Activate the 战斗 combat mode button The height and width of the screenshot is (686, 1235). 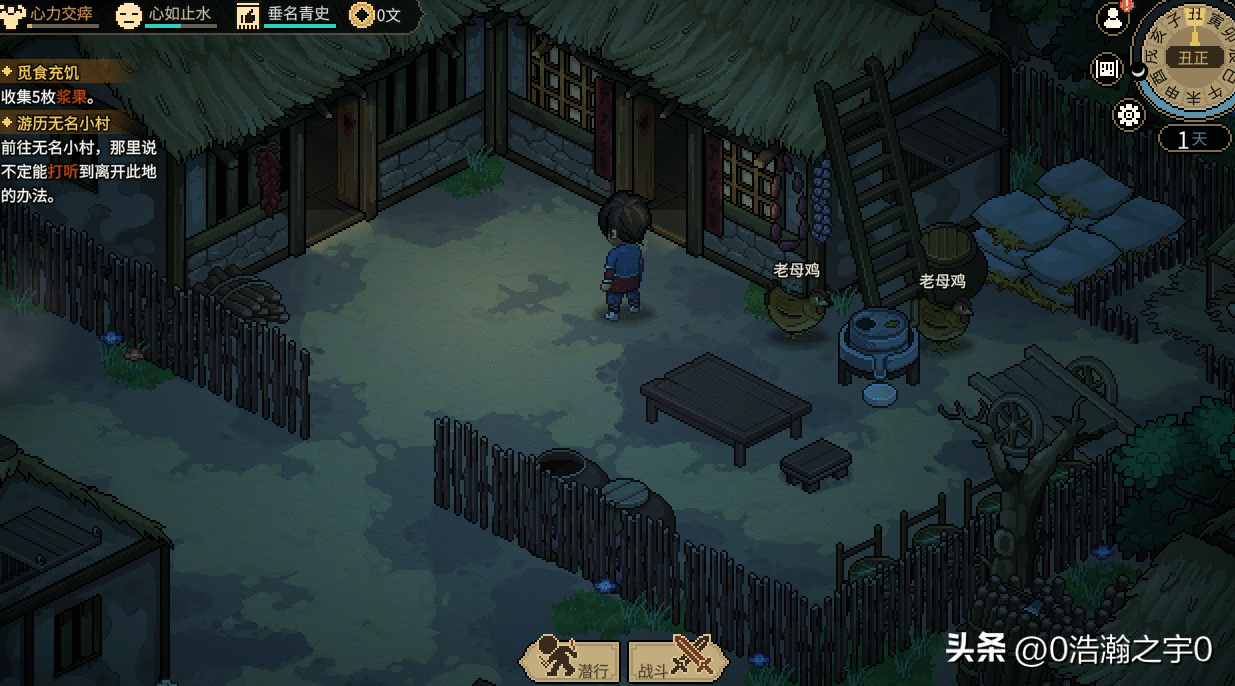point(676,660)
